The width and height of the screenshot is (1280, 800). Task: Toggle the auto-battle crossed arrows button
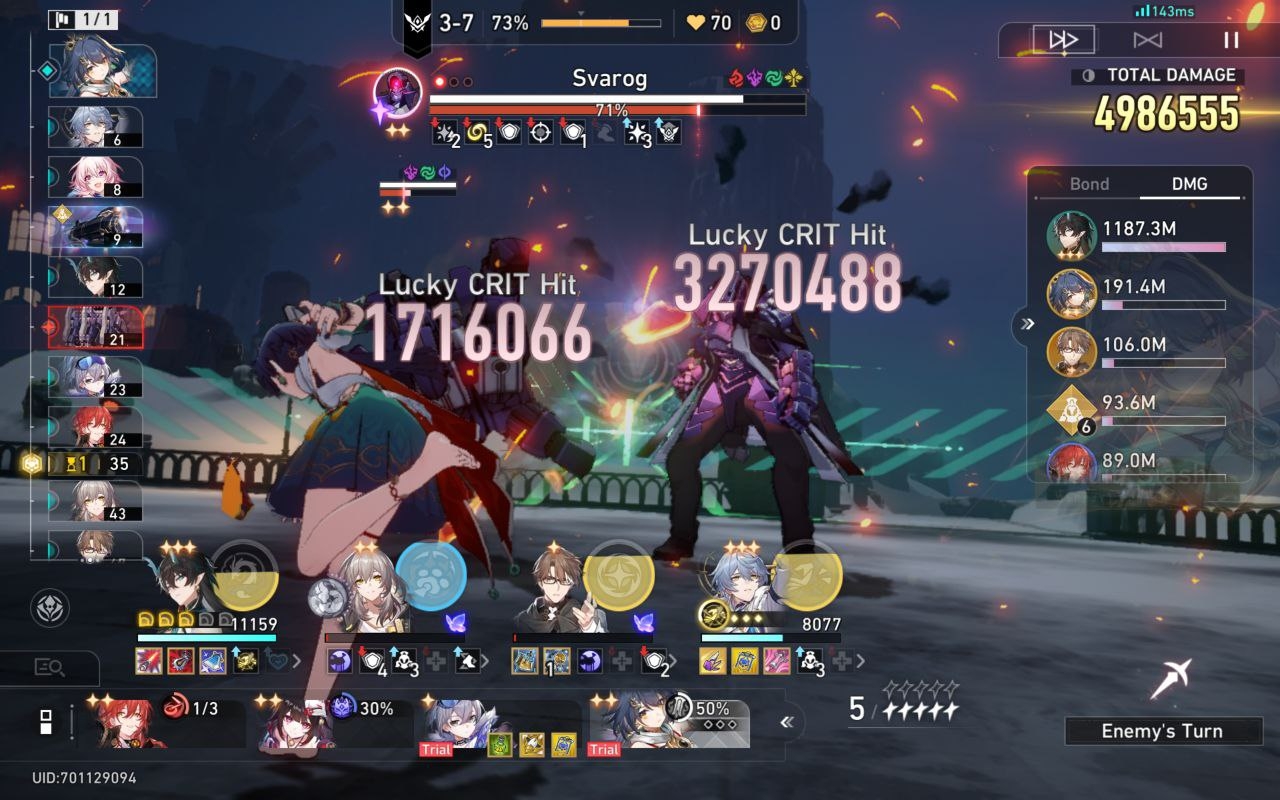pos(1147,40)
